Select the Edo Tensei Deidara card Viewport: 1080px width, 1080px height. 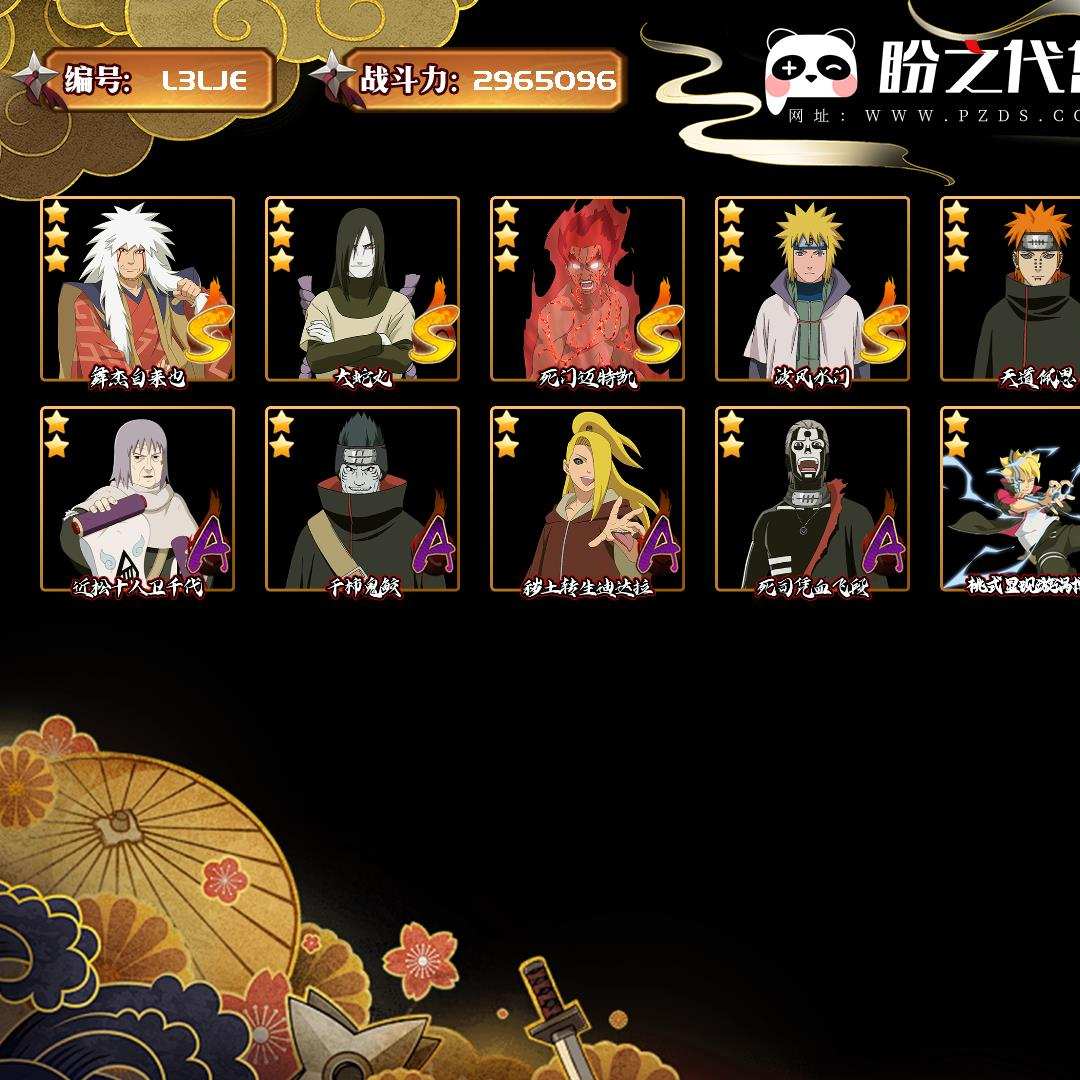click(587, 499)
